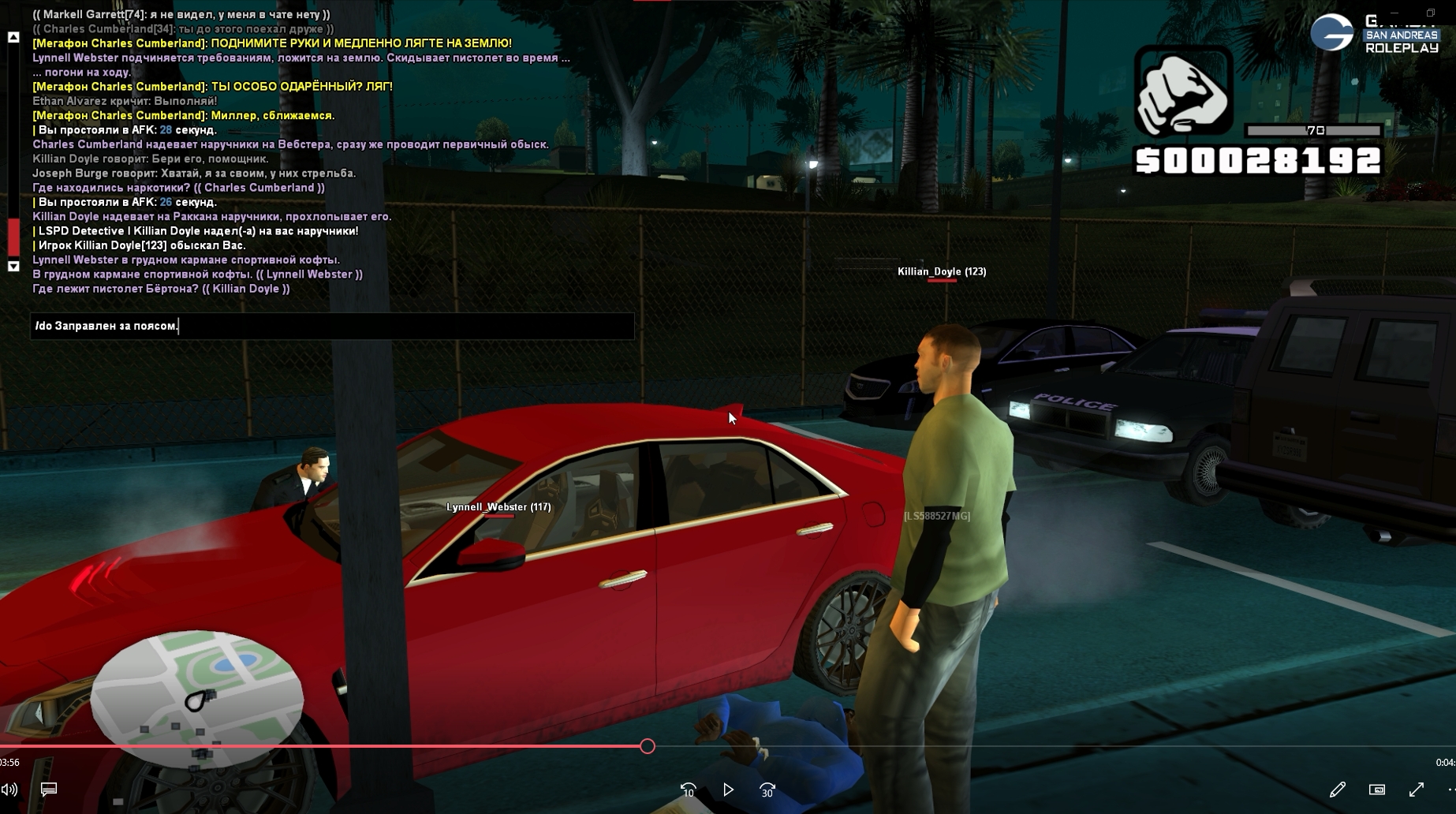Toggle the volume speaker icon
Image resolution: width=1456 pixels, height=814 pixels.
tap(9, 790)
